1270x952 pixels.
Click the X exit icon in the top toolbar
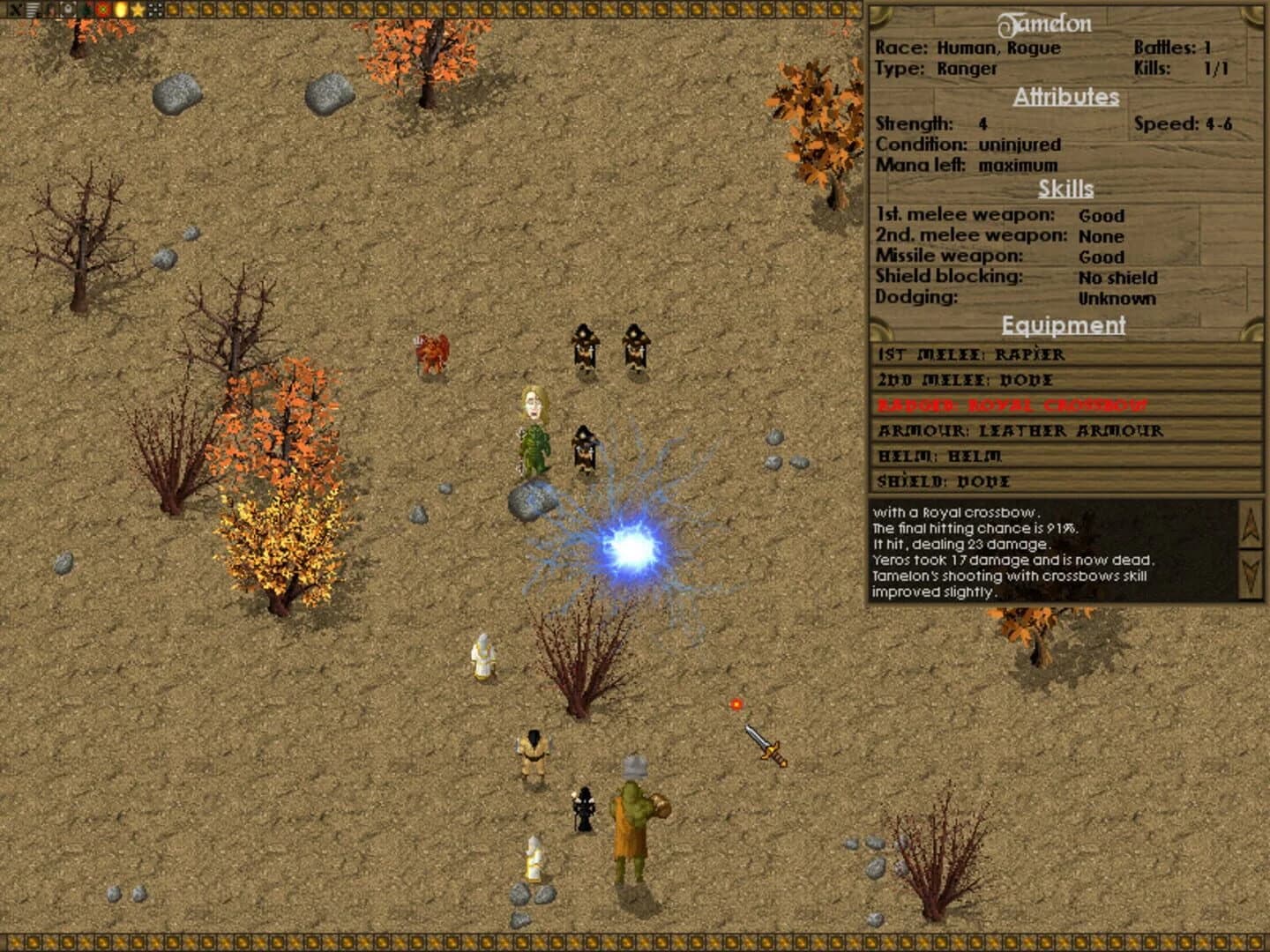(x=16, y=9)
